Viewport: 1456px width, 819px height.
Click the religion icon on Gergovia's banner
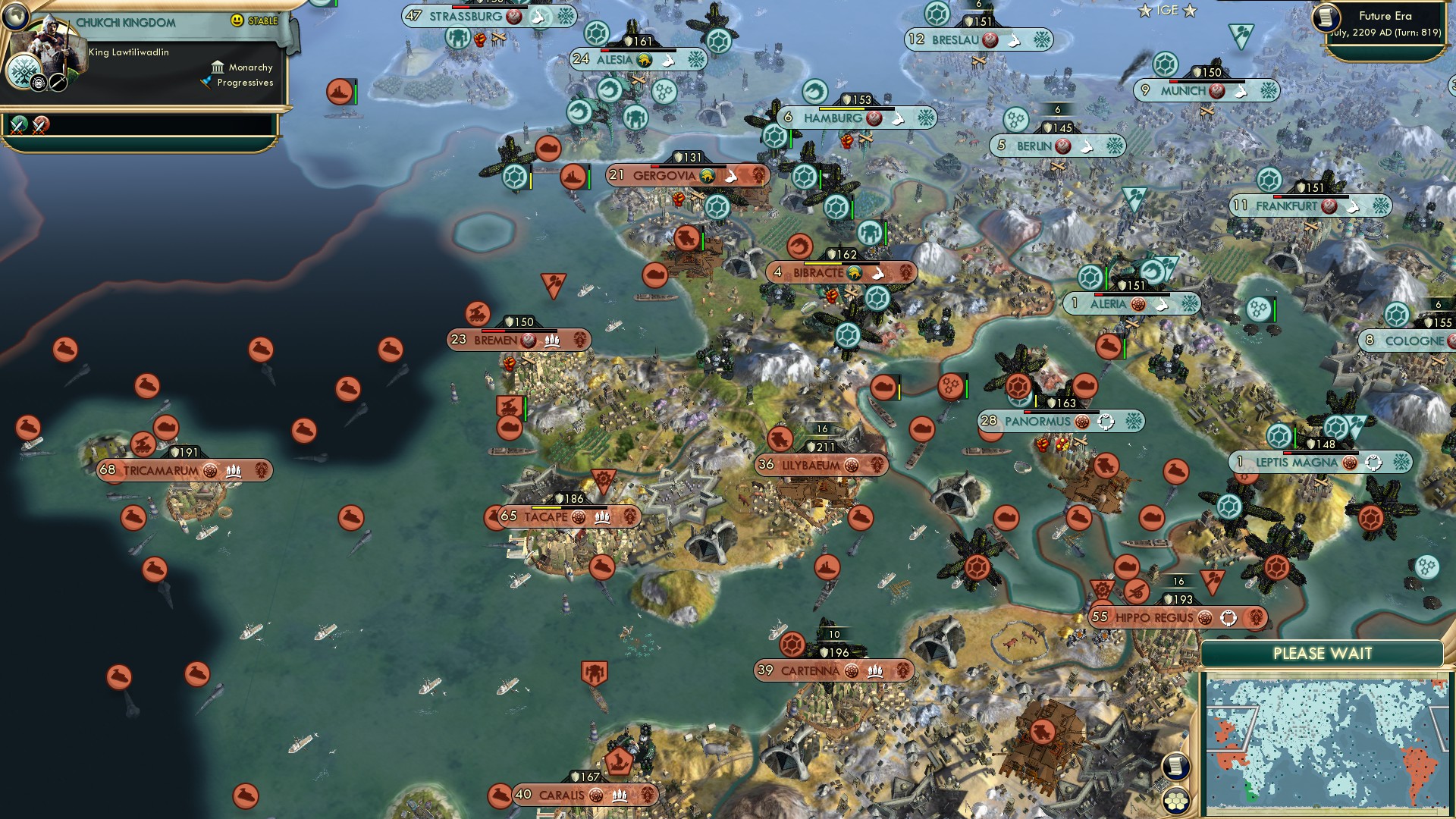(x=708, y=174)
